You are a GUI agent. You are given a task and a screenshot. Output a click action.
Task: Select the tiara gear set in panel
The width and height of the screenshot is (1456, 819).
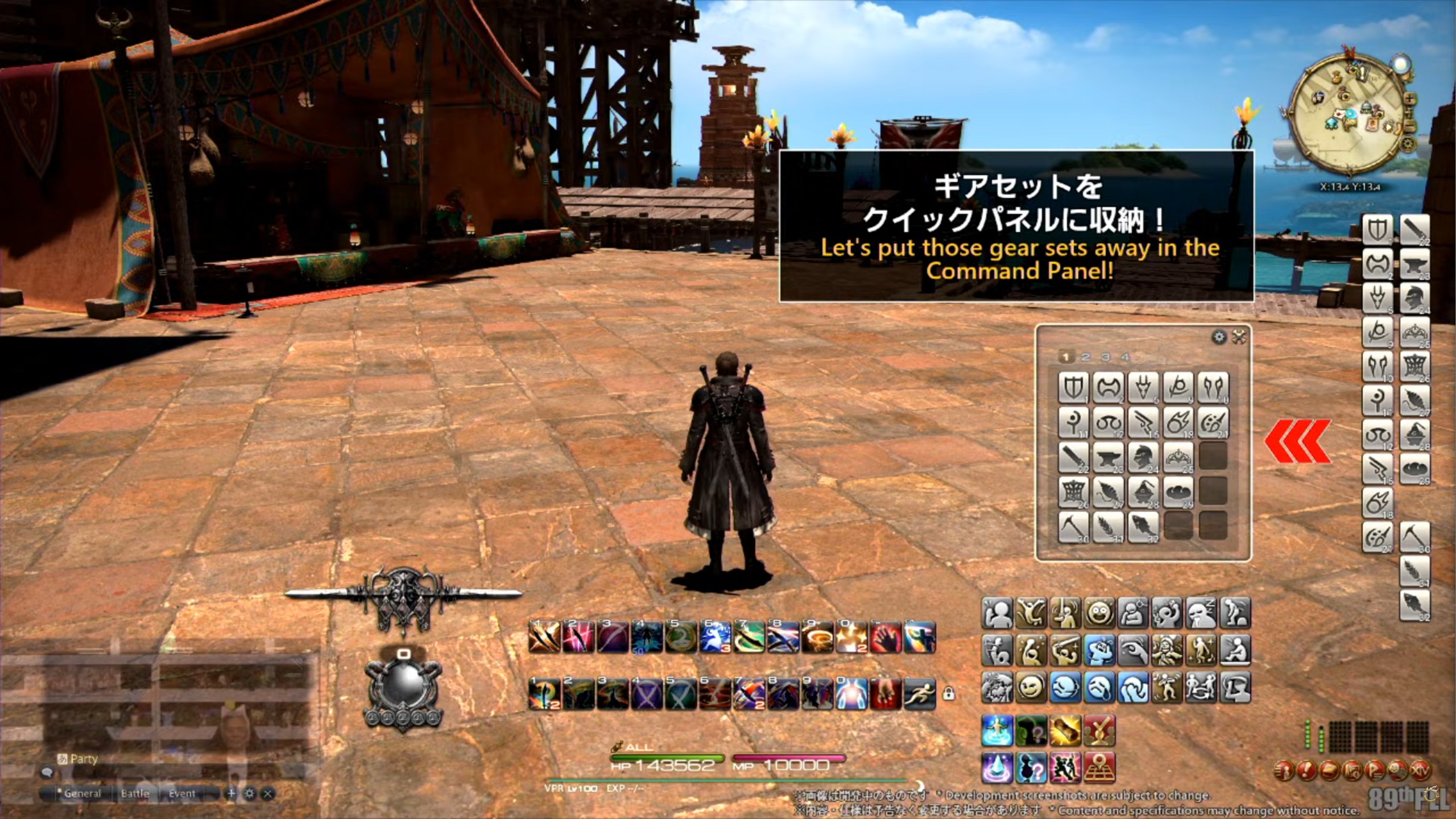1178,457
